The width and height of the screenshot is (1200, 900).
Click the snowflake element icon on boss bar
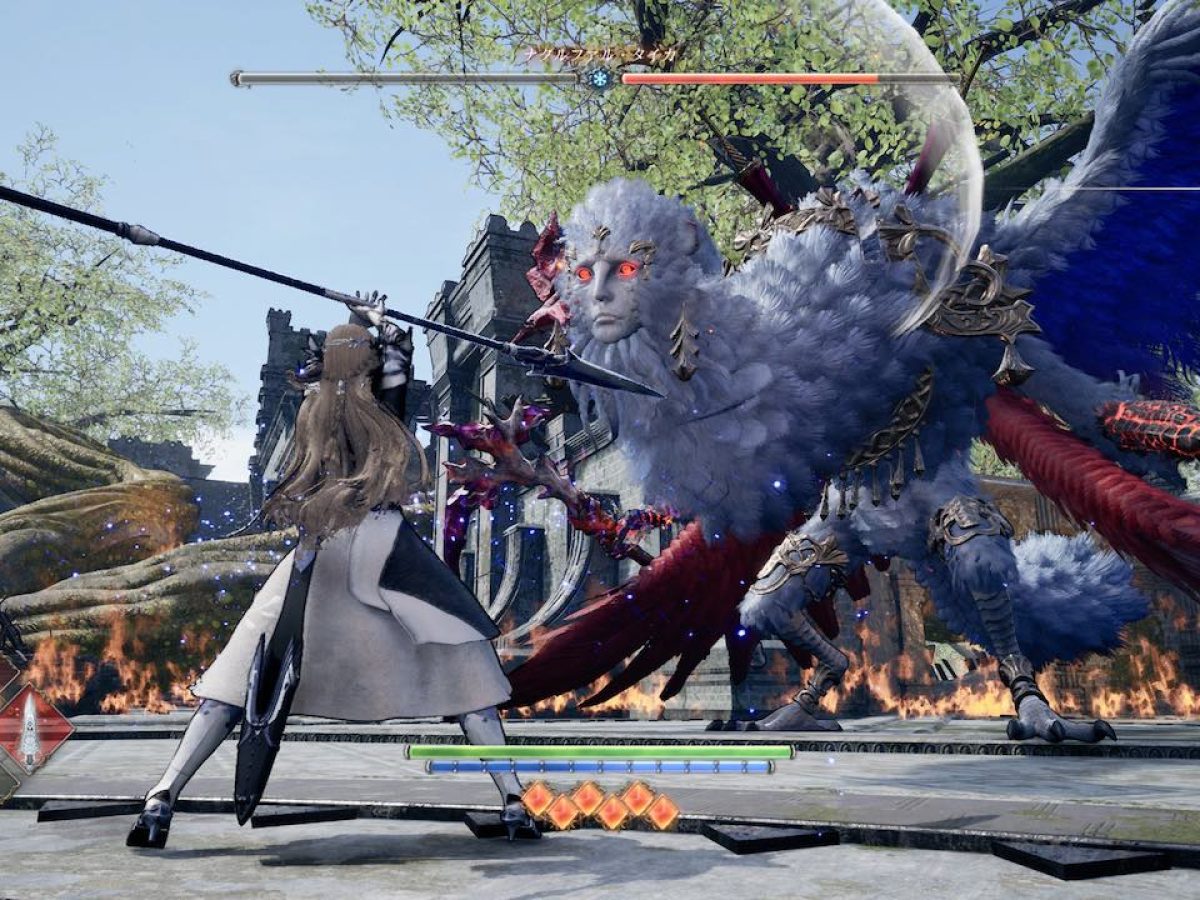599,78
